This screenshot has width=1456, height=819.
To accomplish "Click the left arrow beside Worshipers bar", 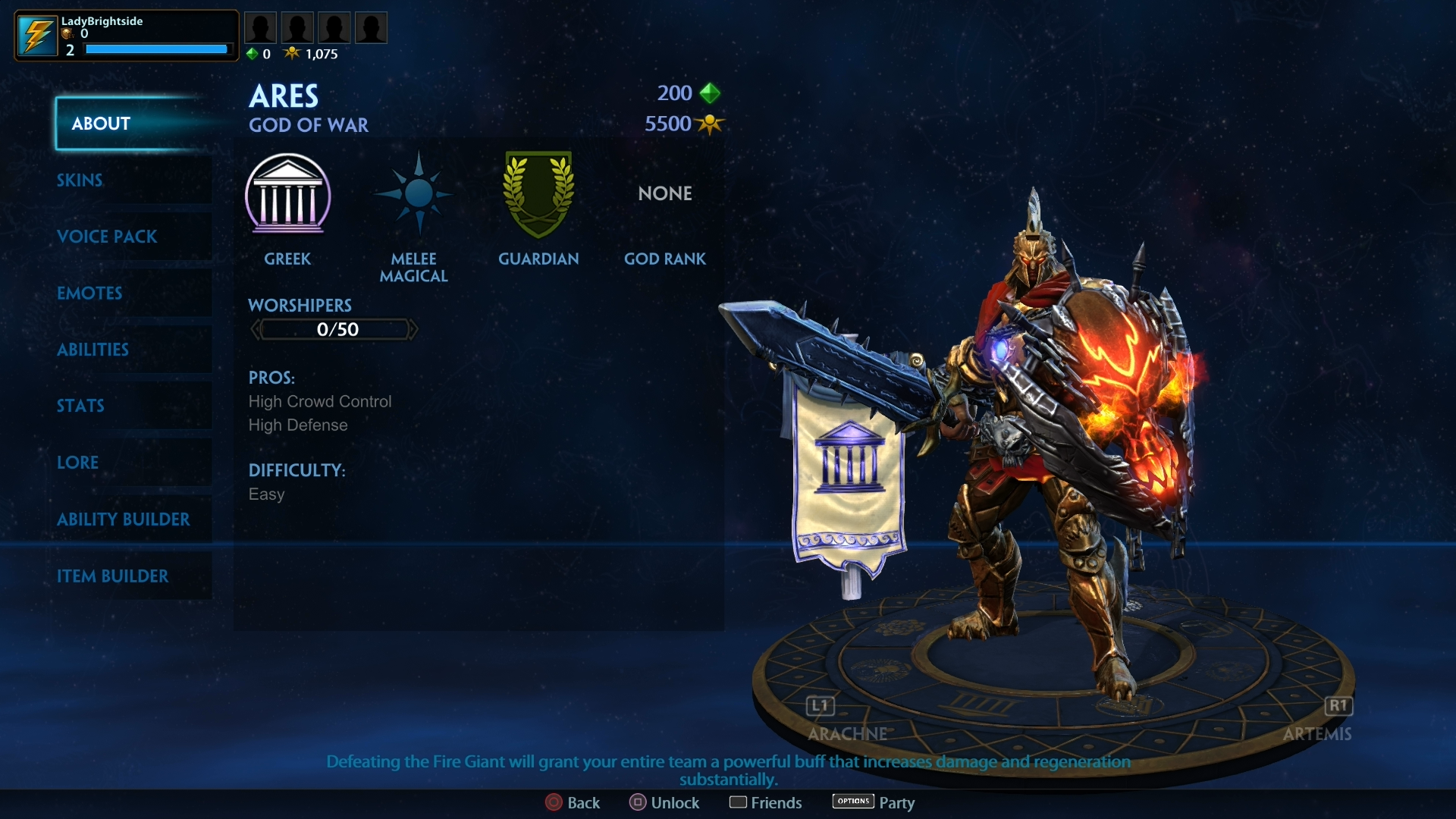I will (256, 329).
